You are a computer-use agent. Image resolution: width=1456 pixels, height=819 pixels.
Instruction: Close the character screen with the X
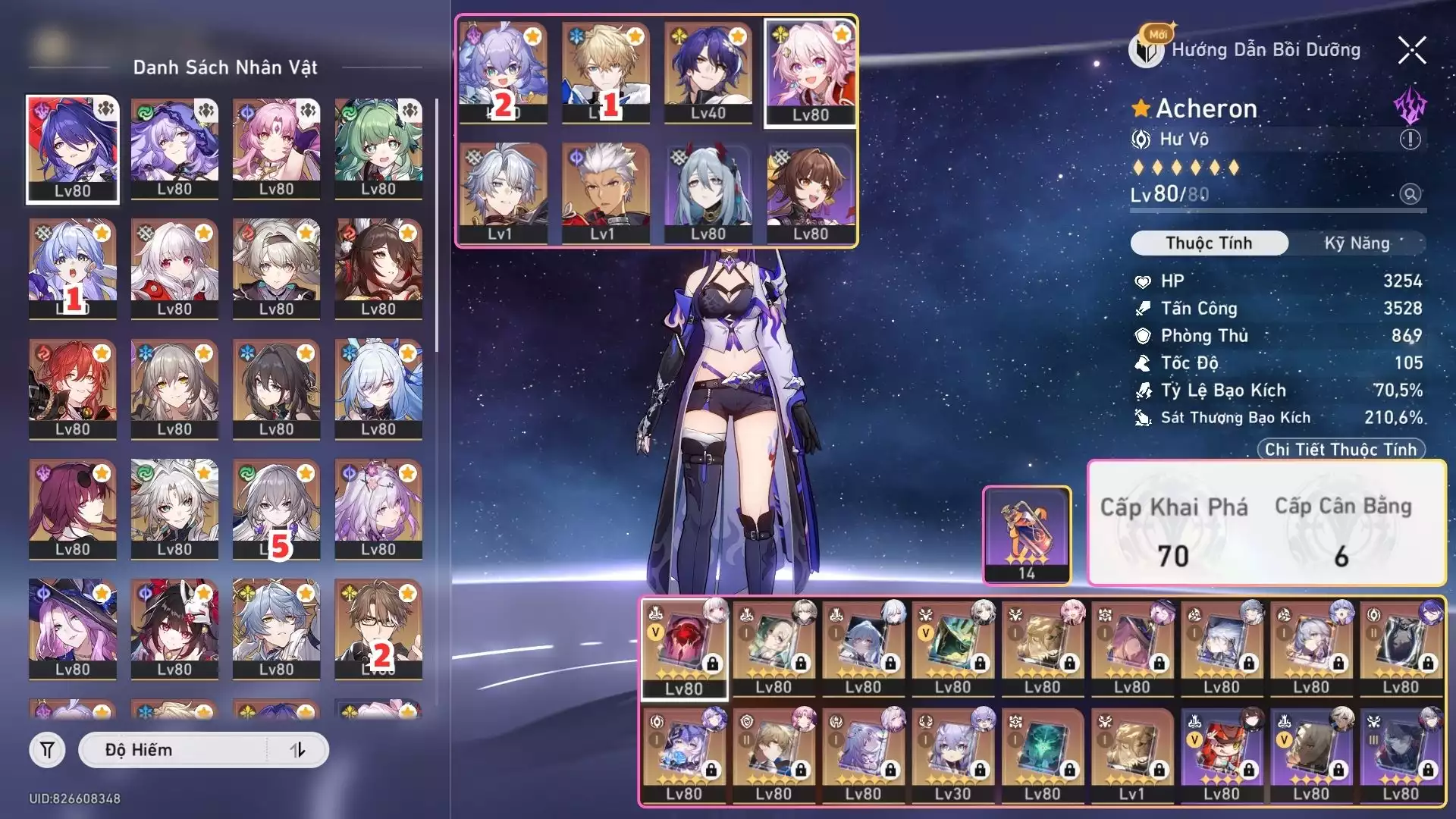click(x=1412, y=51)
